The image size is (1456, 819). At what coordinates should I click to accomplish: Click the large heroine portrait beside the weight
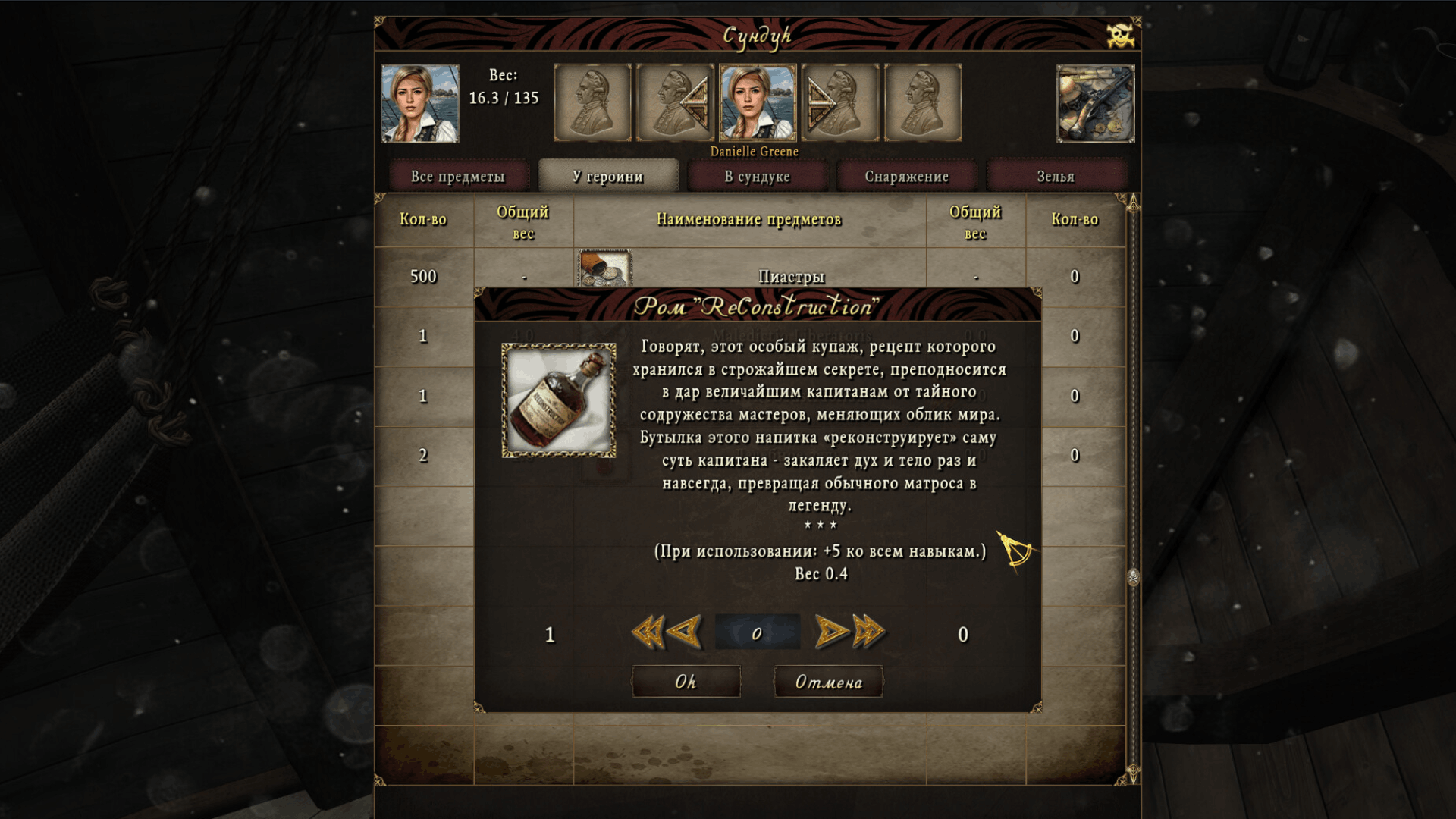(x=419, y=104)
